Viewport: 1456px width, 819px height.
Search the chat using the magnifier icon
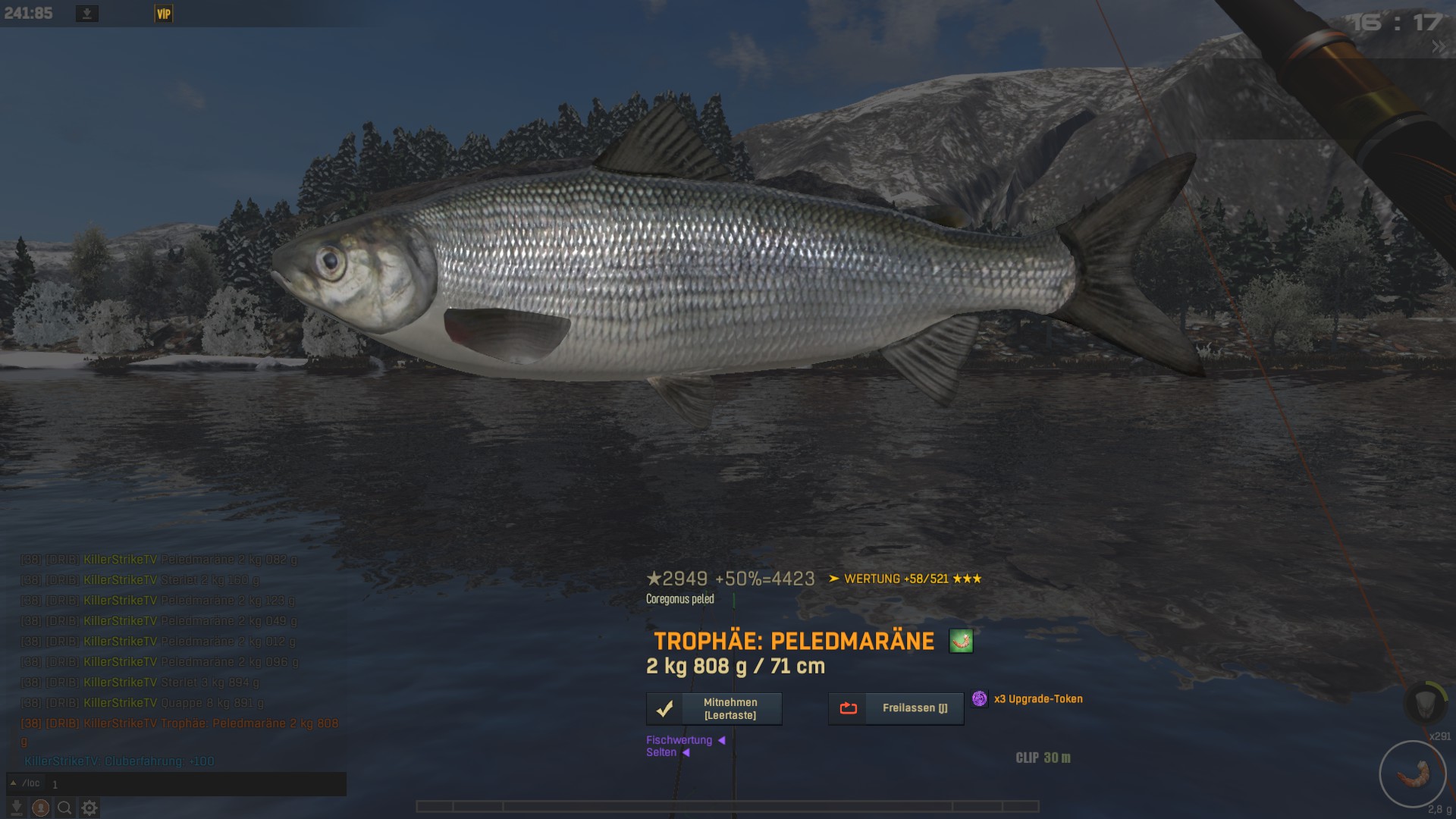click(x=65, y=808)
